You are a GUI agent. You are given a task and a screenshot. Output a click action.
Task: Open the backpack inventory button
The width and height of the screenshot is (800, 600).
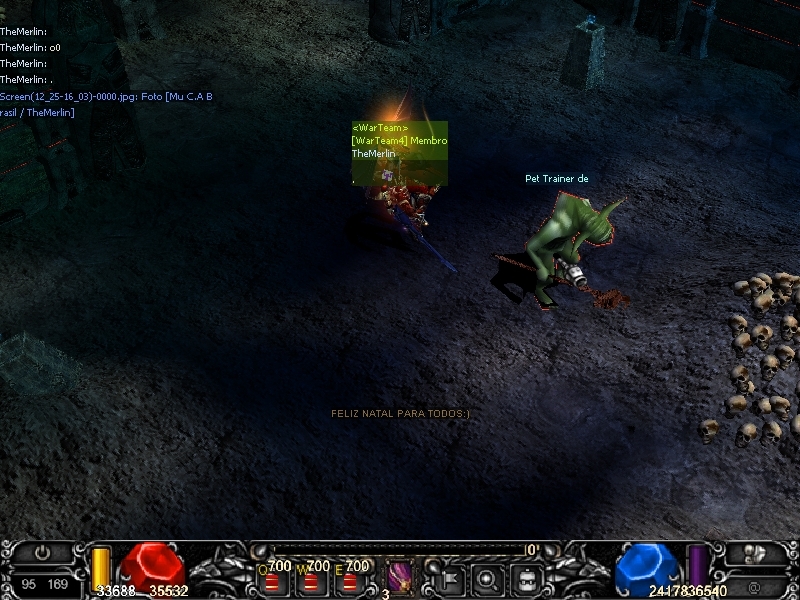click(x=528, y=579)
